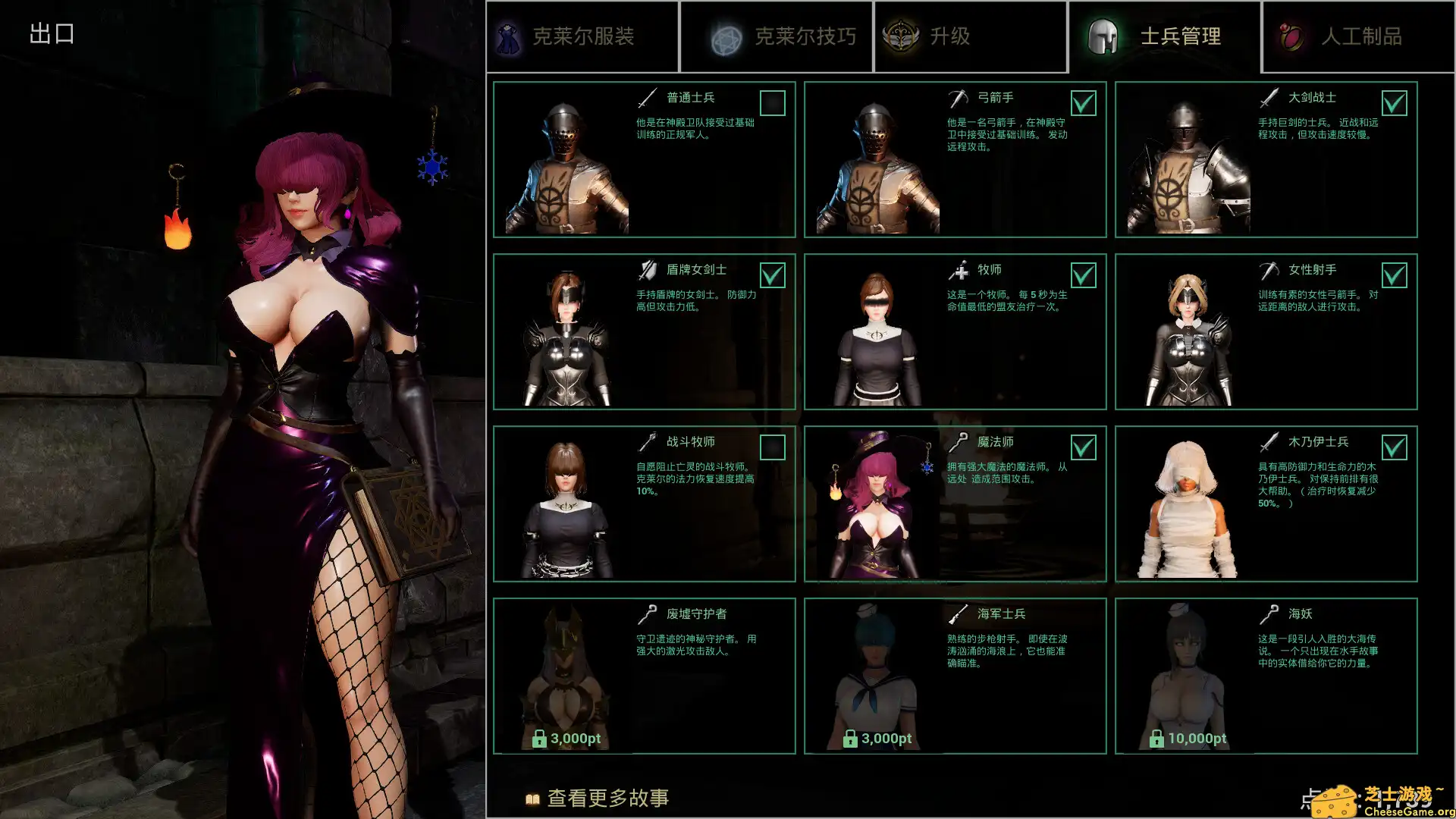Click the 查看更多故事 button
This screenshot has width=1456, height=819.
[607, 799]
